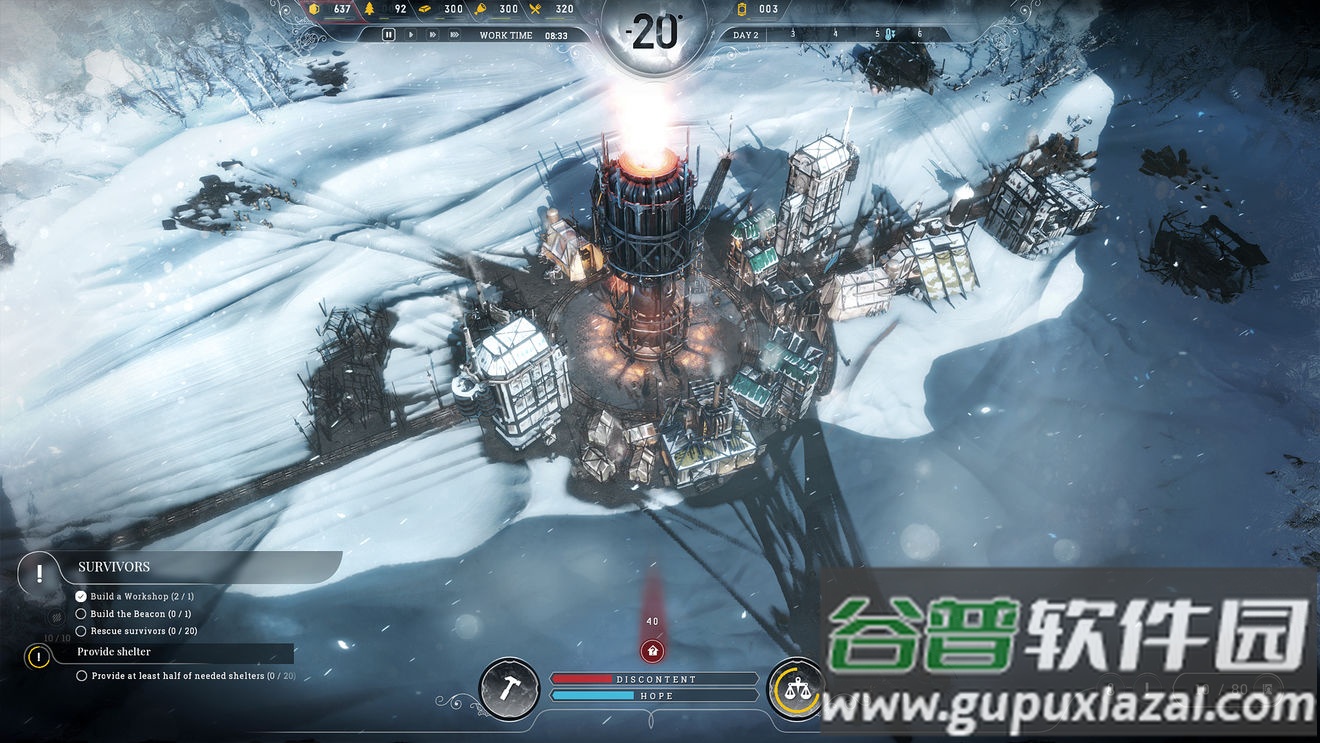The image size is (1320, 743).
Task: Click the steam cores icon
Action: click(x=740, y=9)
